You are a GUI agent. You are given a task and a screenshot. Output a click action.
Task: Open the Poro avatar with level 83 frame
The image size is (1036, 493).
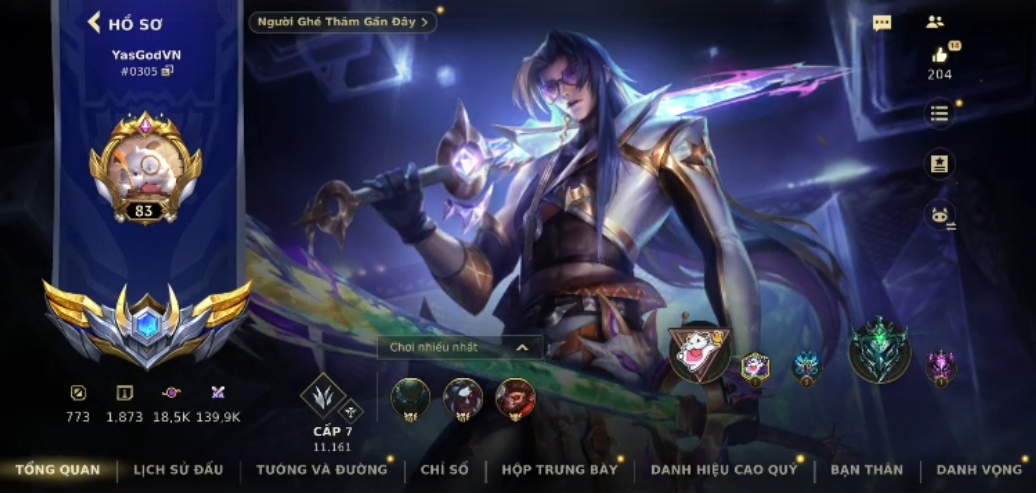point(145,167)
